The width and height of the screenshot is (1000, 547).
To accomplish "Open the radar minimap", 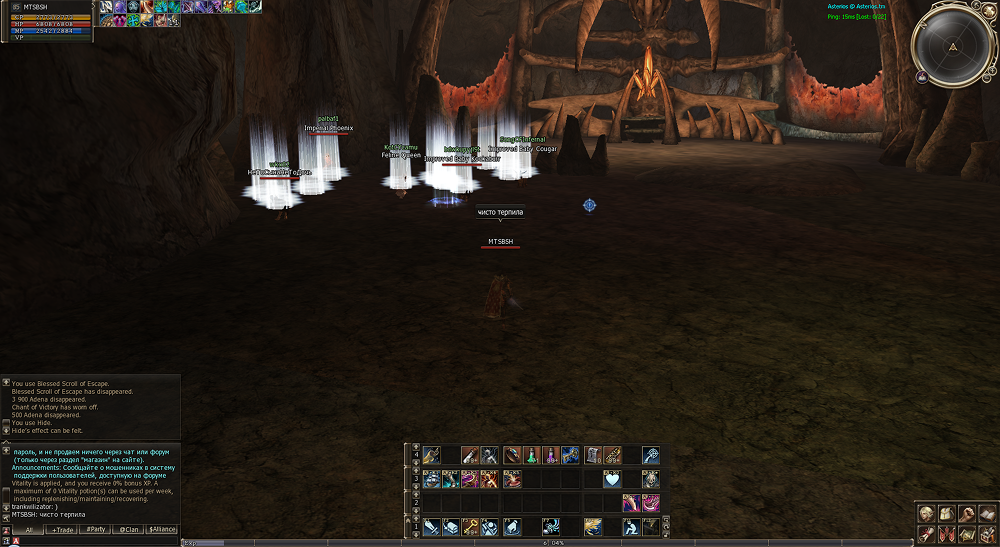I will click(952, 46).
